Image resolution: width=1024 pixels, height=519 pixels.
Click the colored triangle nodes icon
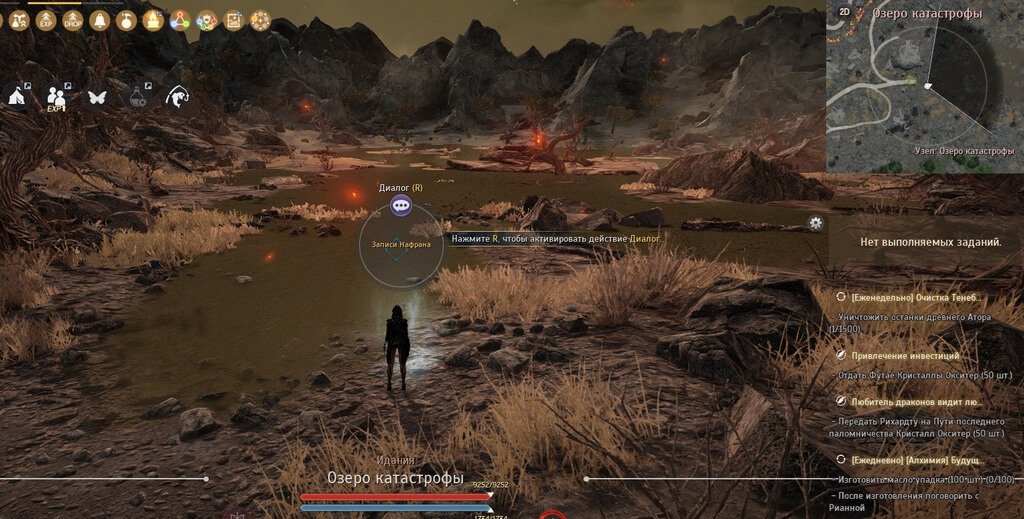(180, 20)
